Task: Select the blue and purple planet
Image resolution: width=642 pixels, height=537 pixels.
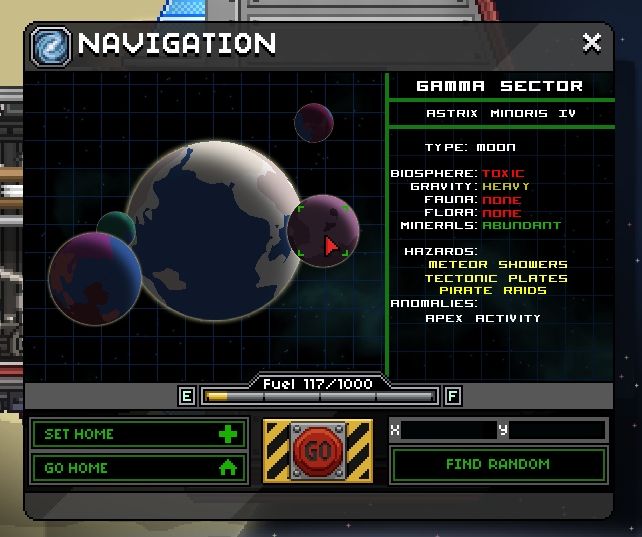Action: 94,278
